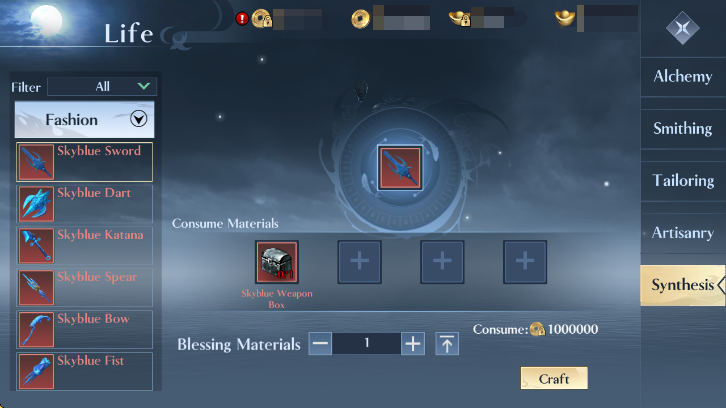Collapse the Fashion category header
Viewport: 726px width, 408px height.
(139, 120)
